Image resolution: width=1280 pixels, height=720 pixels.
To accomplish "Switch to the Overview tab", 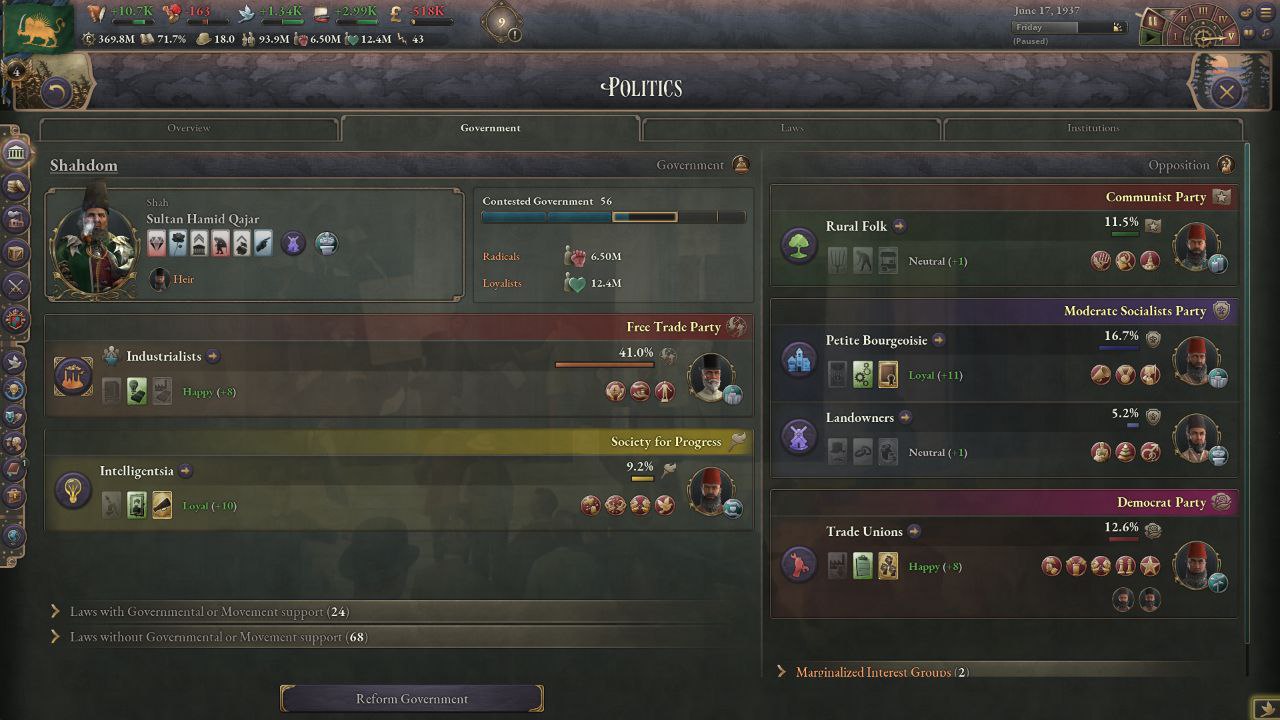I will pos(189,128).
